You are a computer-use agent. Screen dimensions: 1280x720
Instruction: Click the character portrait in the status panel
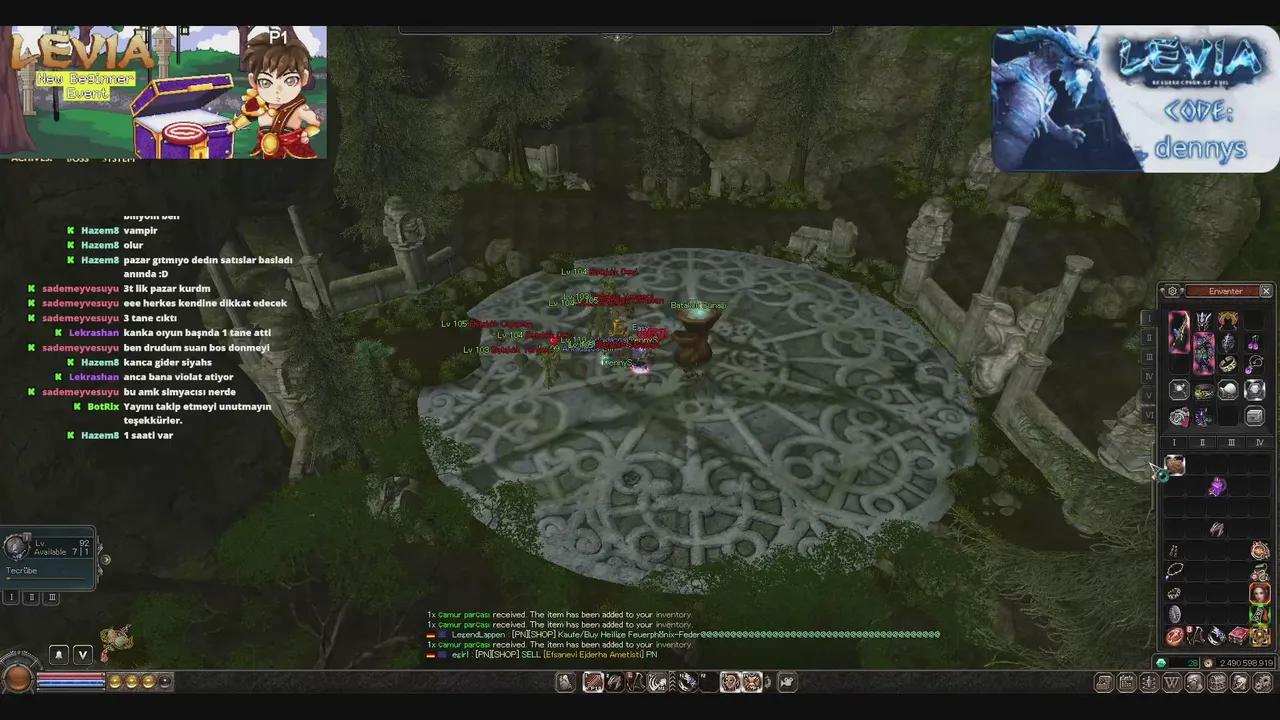point(16,546)
